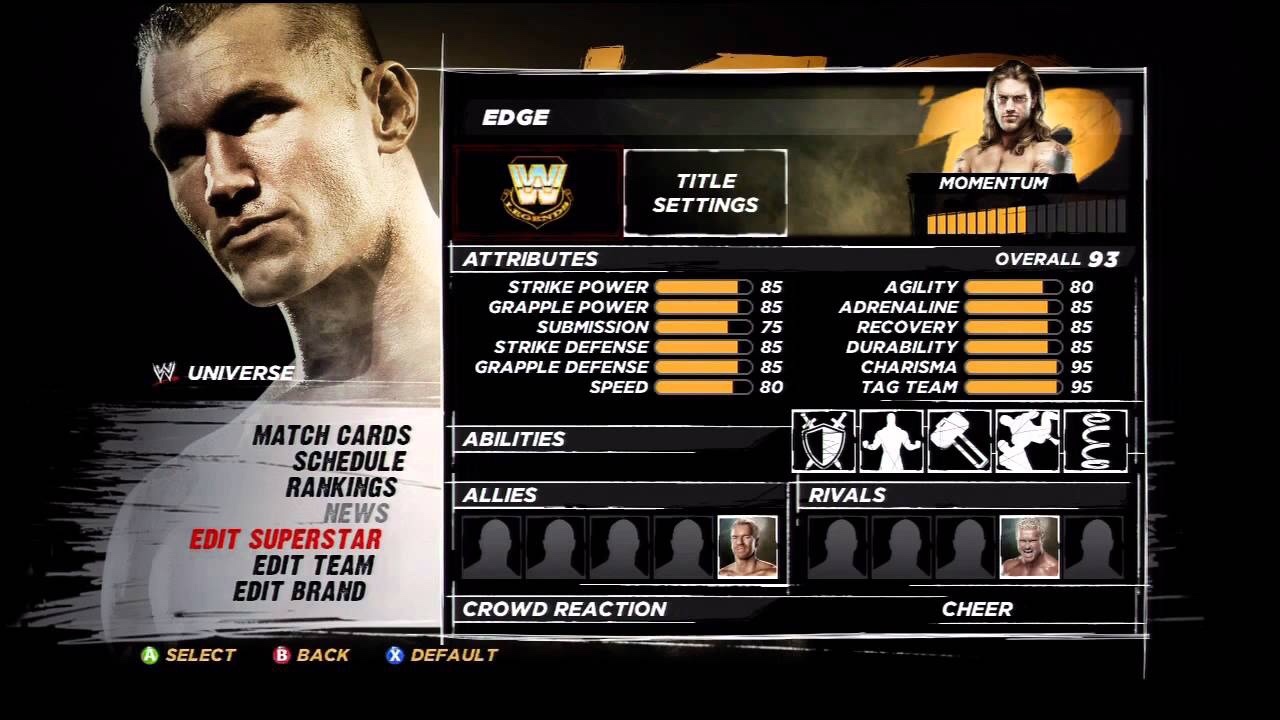Change the Crowd Reaction Cheer setting
The image size is (1280, 720).
tap(977, 609)
